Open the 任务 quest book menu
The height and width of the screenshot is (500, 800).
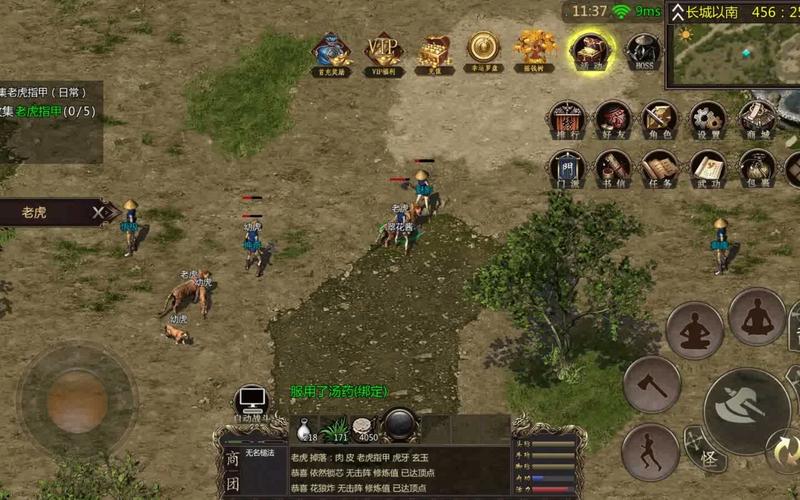[660, 168]
